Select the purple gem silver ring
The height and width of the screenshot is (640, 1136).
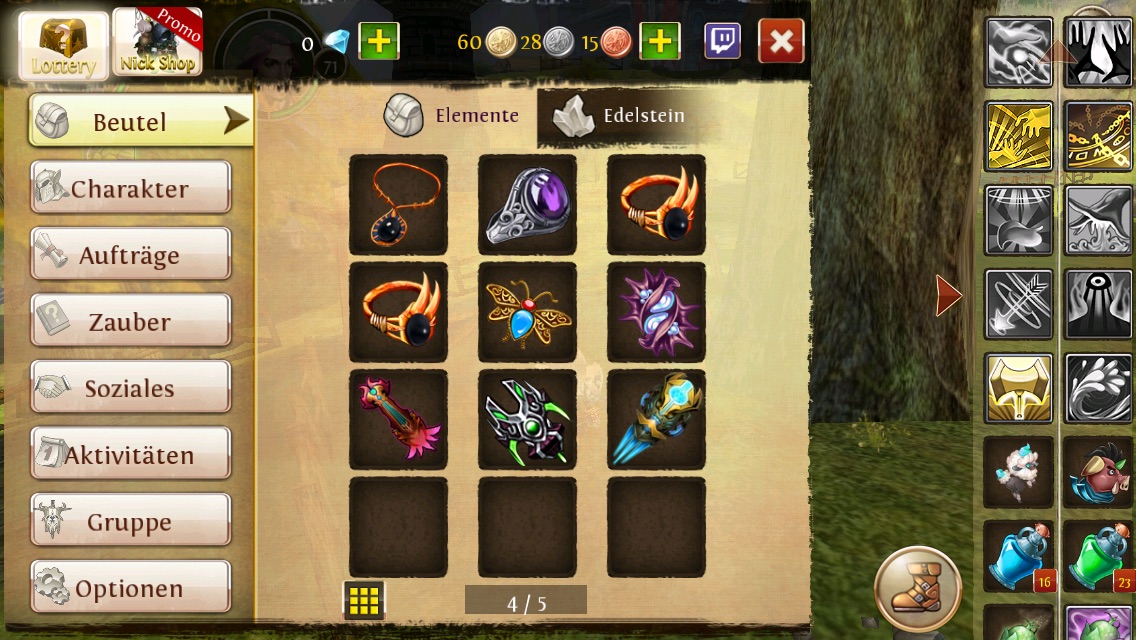[x=527, y=204]
